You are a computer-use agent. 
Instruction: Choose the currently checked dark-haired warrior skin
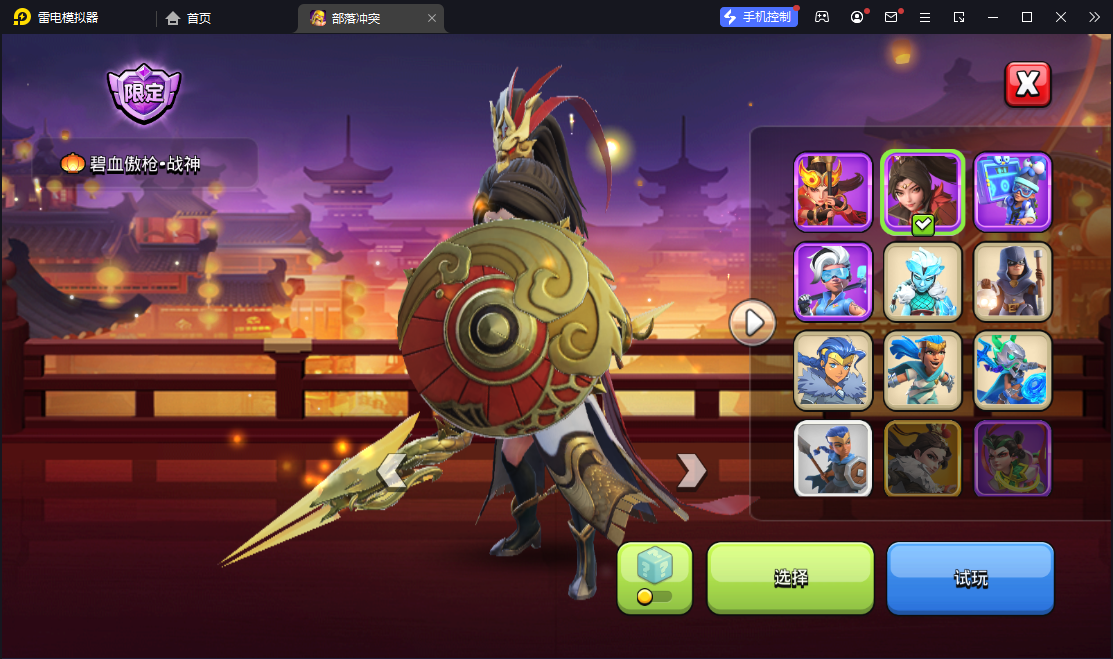click(922, 191)
